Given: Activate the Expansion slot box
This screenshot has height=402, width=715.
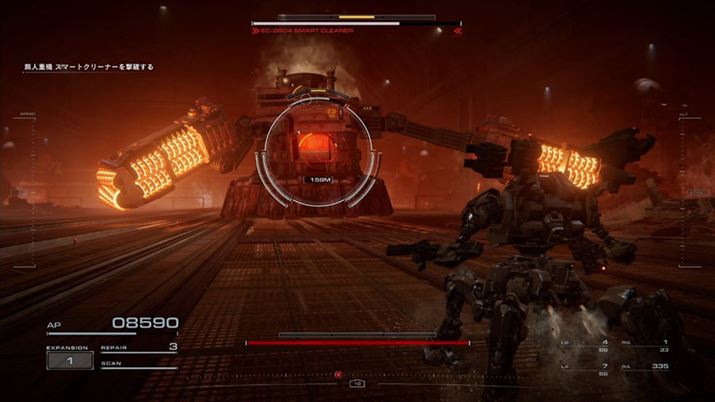Looking at the screenshot, I should 70,360.
